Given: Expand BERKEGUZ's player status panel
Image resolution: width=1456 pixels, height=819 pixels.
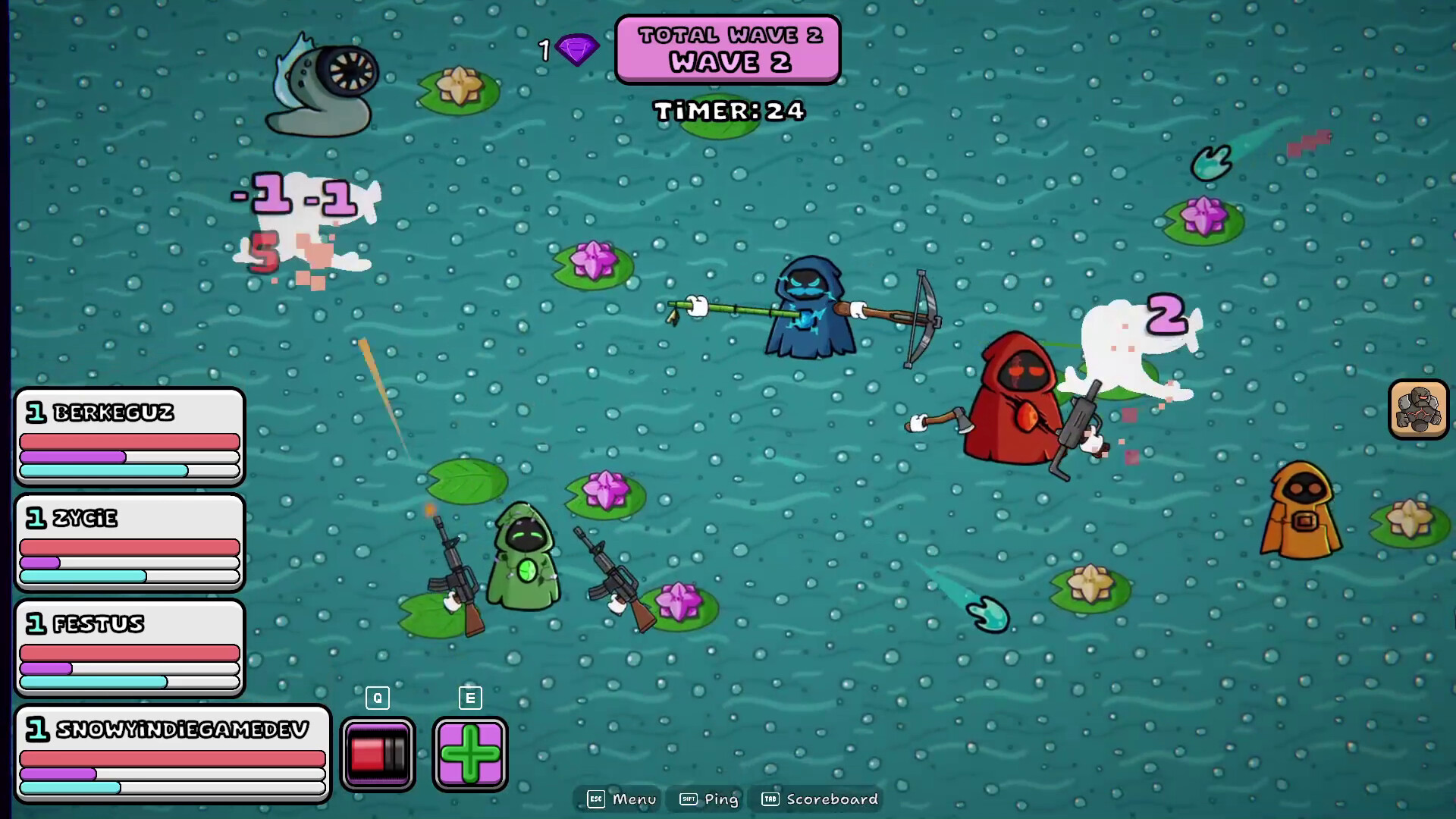Looking at the screenshot, I should click(x=129, y=436).
